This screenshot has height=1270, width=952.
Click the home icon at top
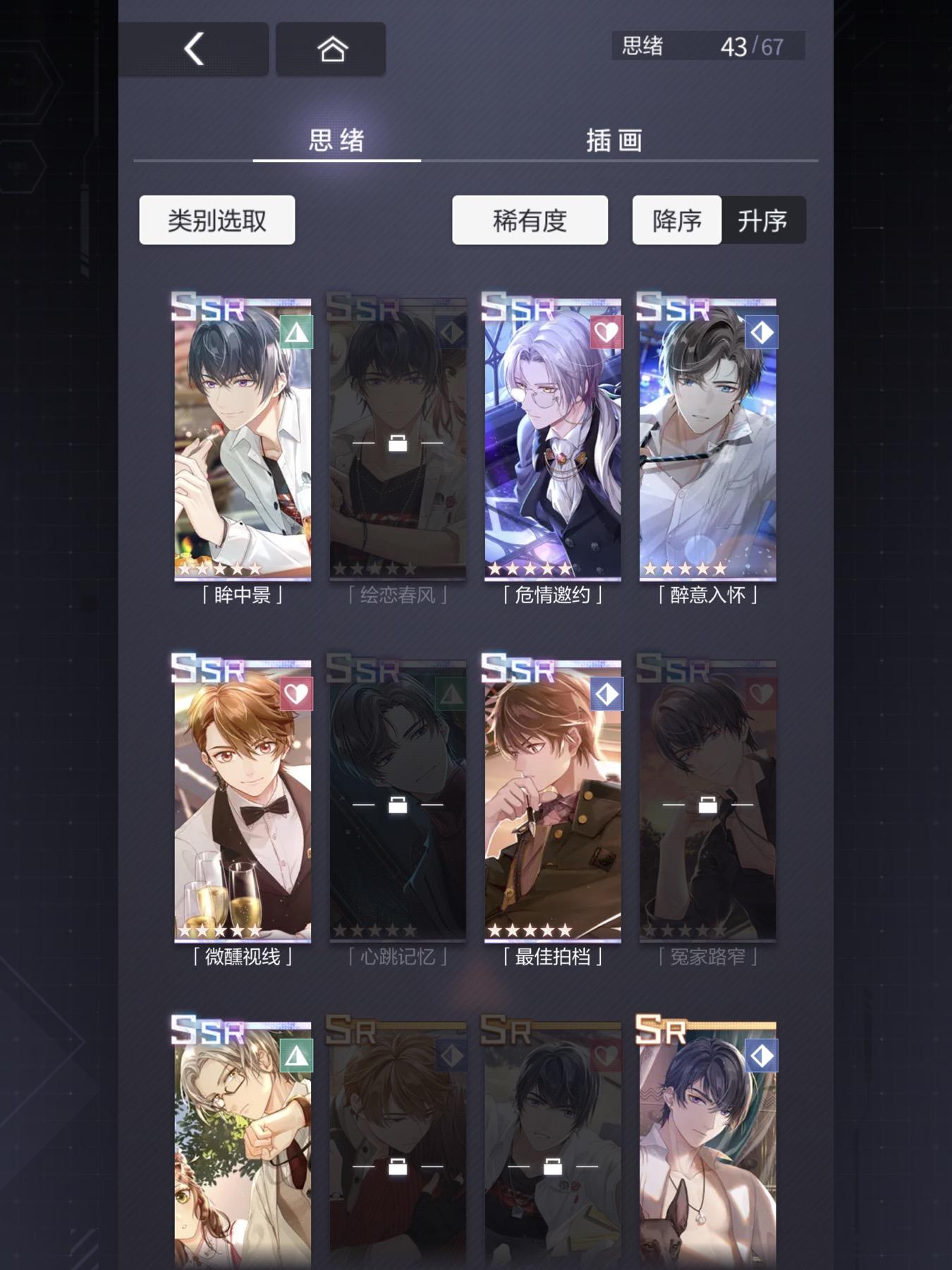(331, 48)
